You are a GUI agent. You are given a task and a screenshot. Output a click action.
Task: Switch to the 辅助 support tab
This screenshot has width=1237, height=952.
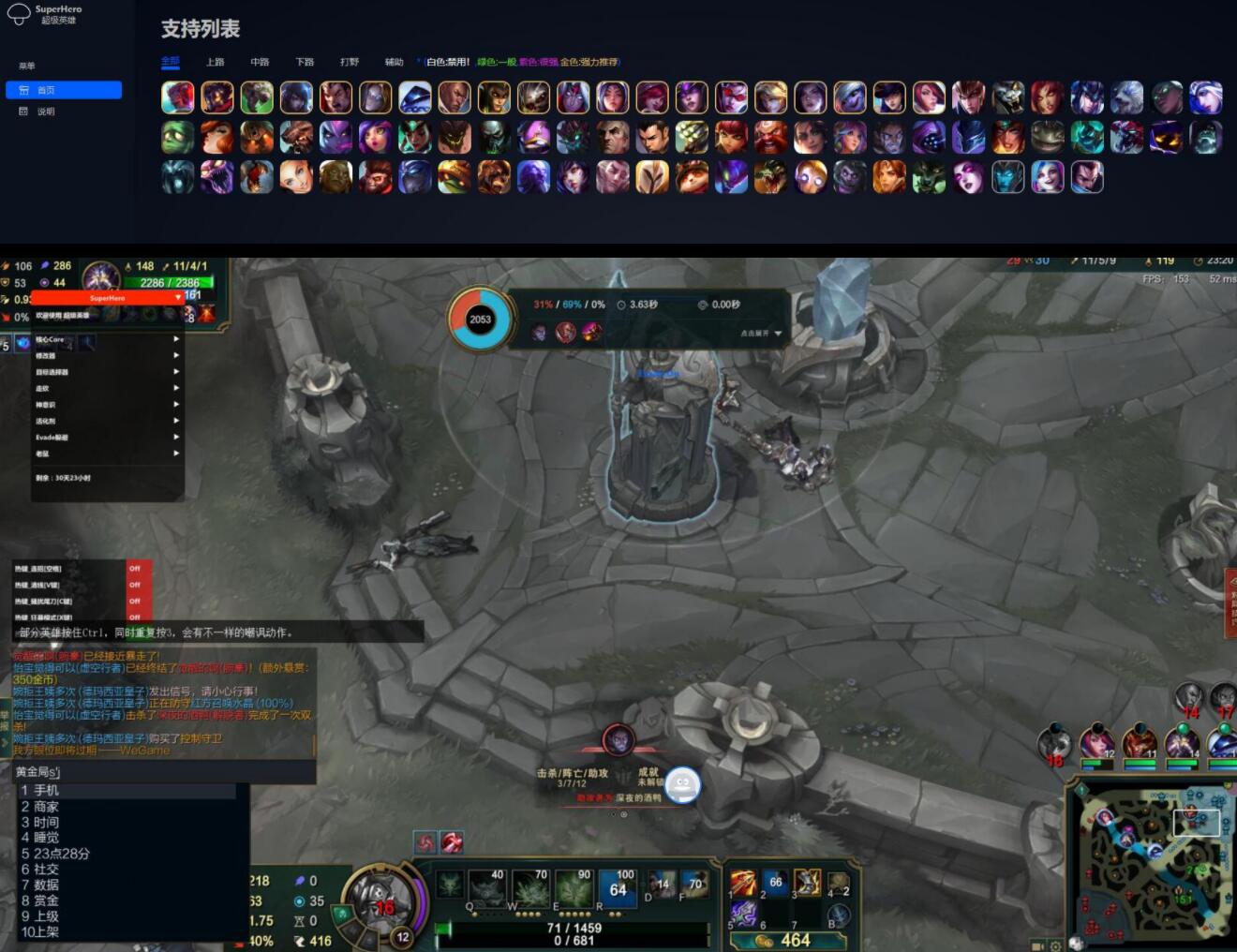(394, 63)
